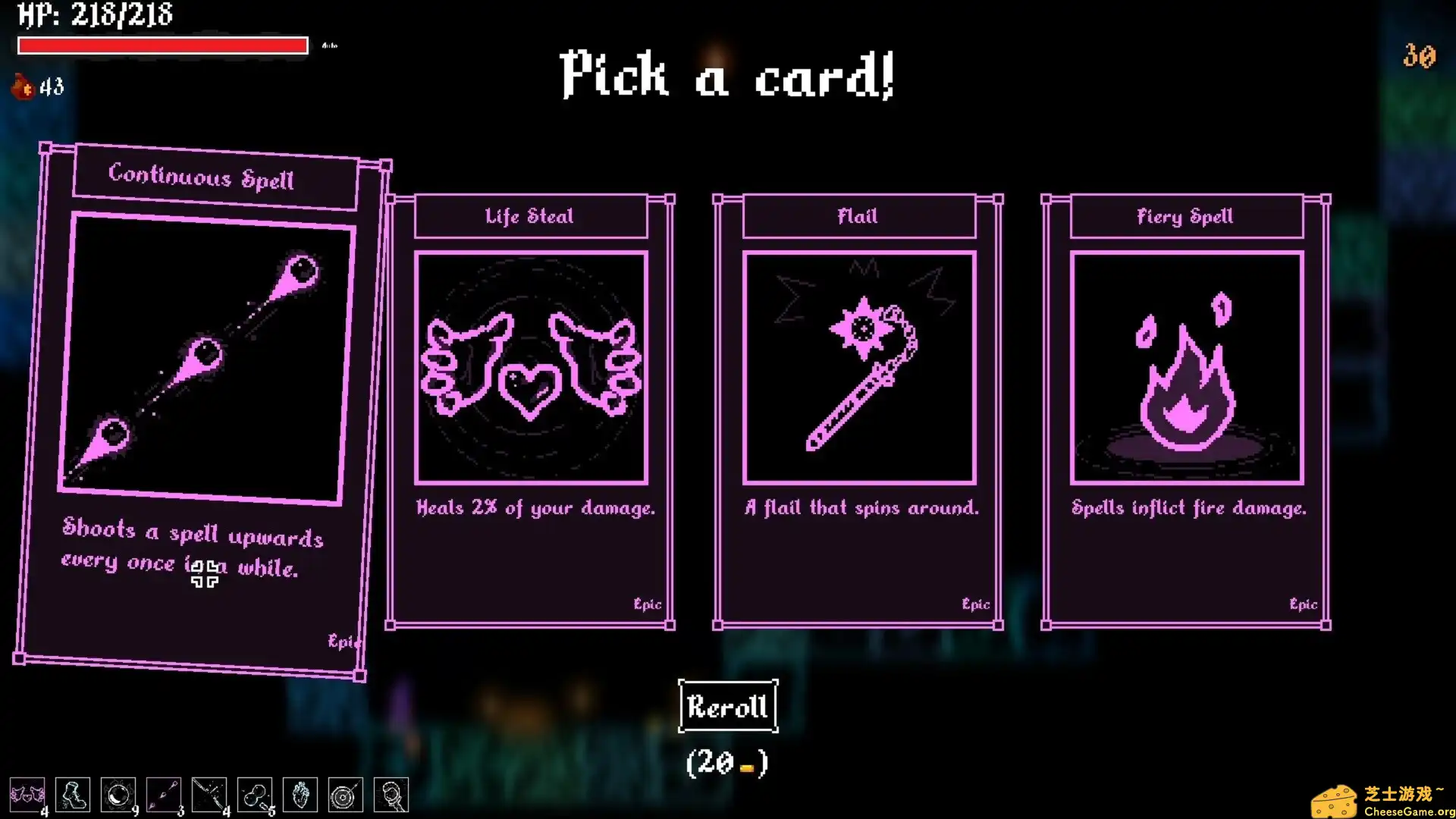
Task: Select the bullseye target inventory item
Action: pos(347,795)
